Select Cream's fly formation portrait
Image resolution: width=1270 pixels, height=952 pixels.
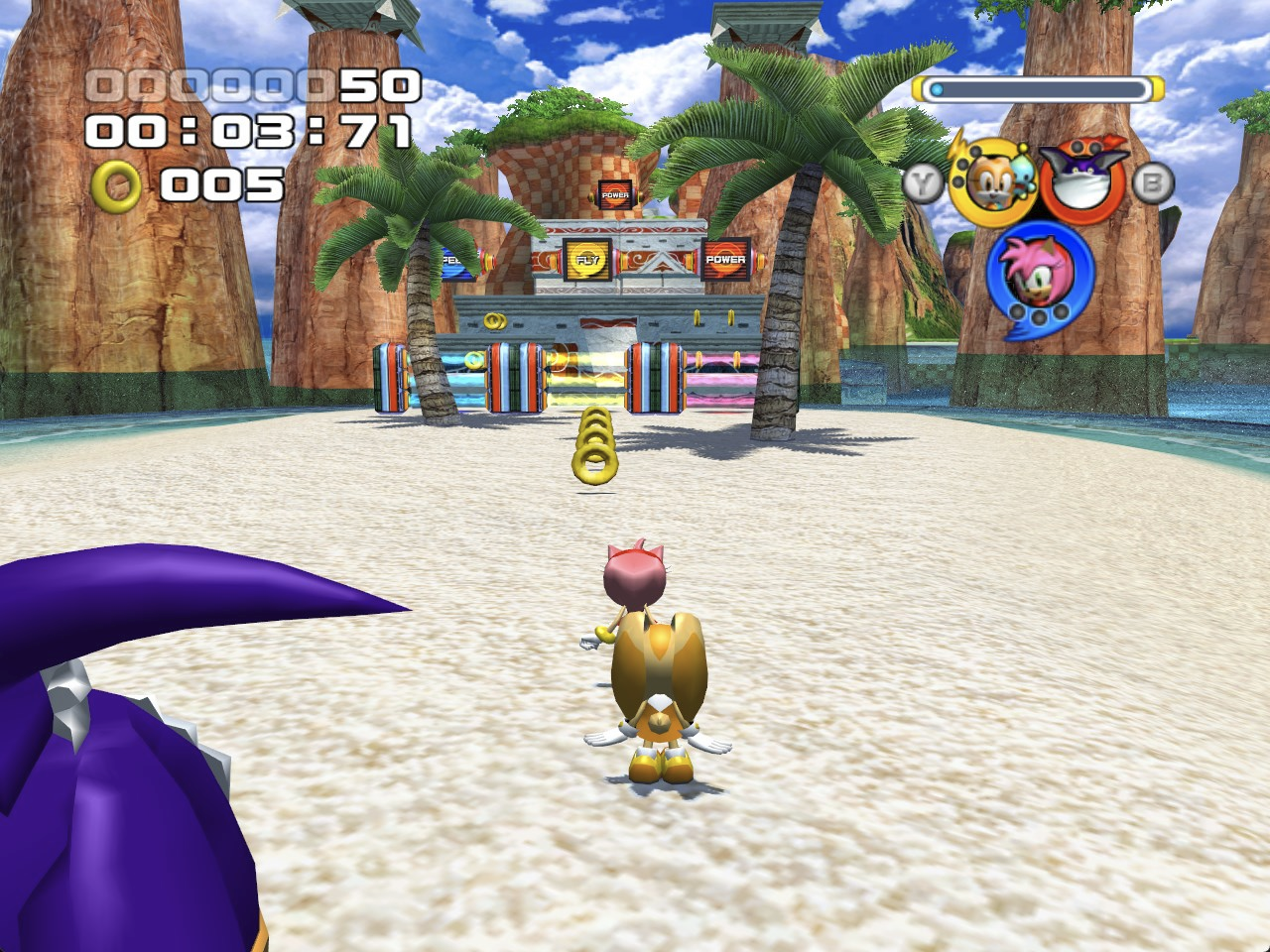pyautogui.click(x=993, y=181)
